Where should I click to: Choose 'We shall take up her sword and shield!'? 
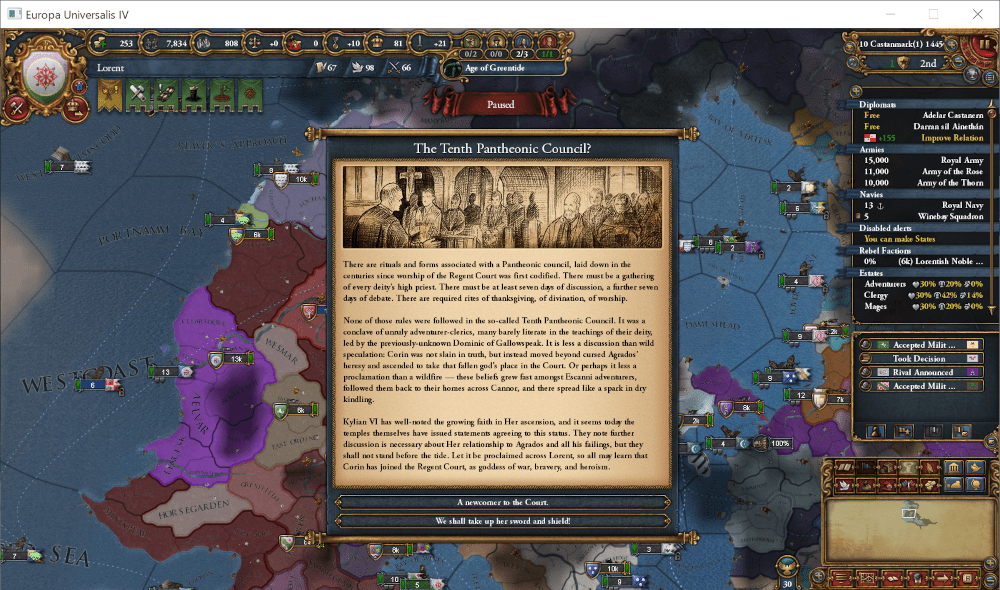[x=502, y=521]
